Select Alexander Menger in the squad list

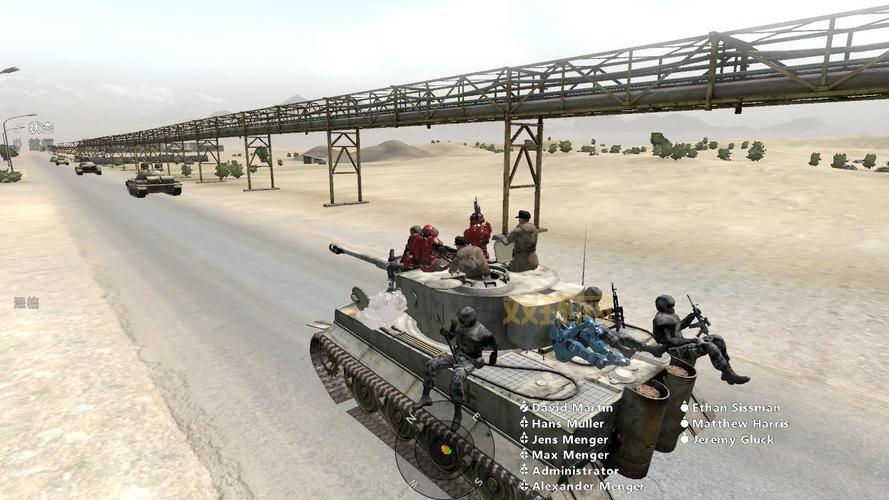click(x=588, y=486)
